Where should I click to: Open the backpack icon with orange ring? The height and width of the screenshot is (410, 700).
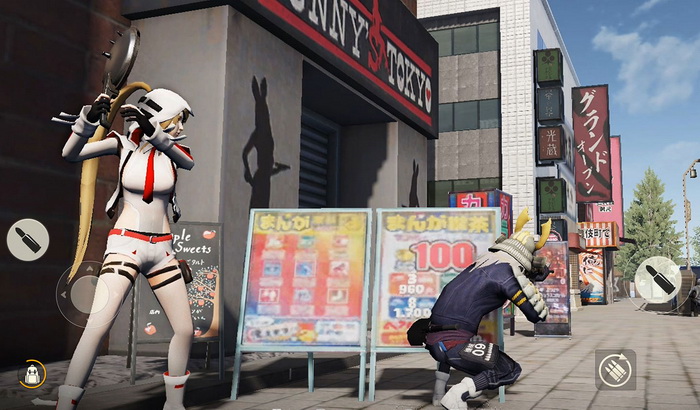coord(32,374)
